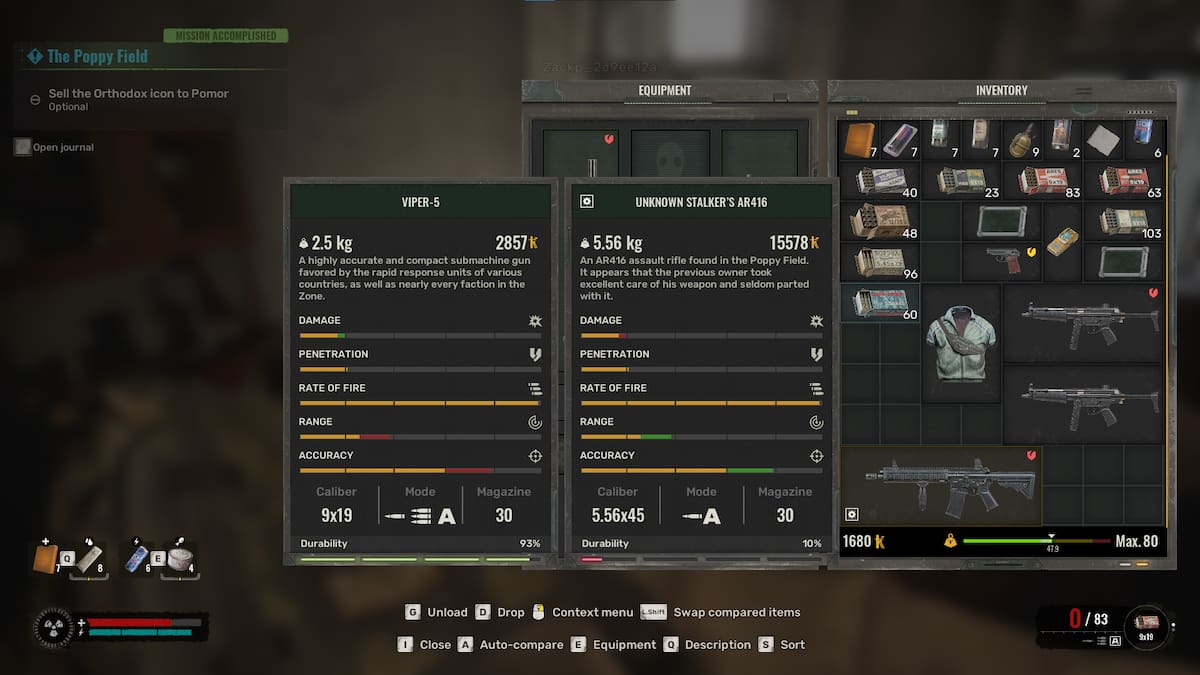Click the highlighted ammo box of 60
1200x675 pixels.
[x=879, y=302]
